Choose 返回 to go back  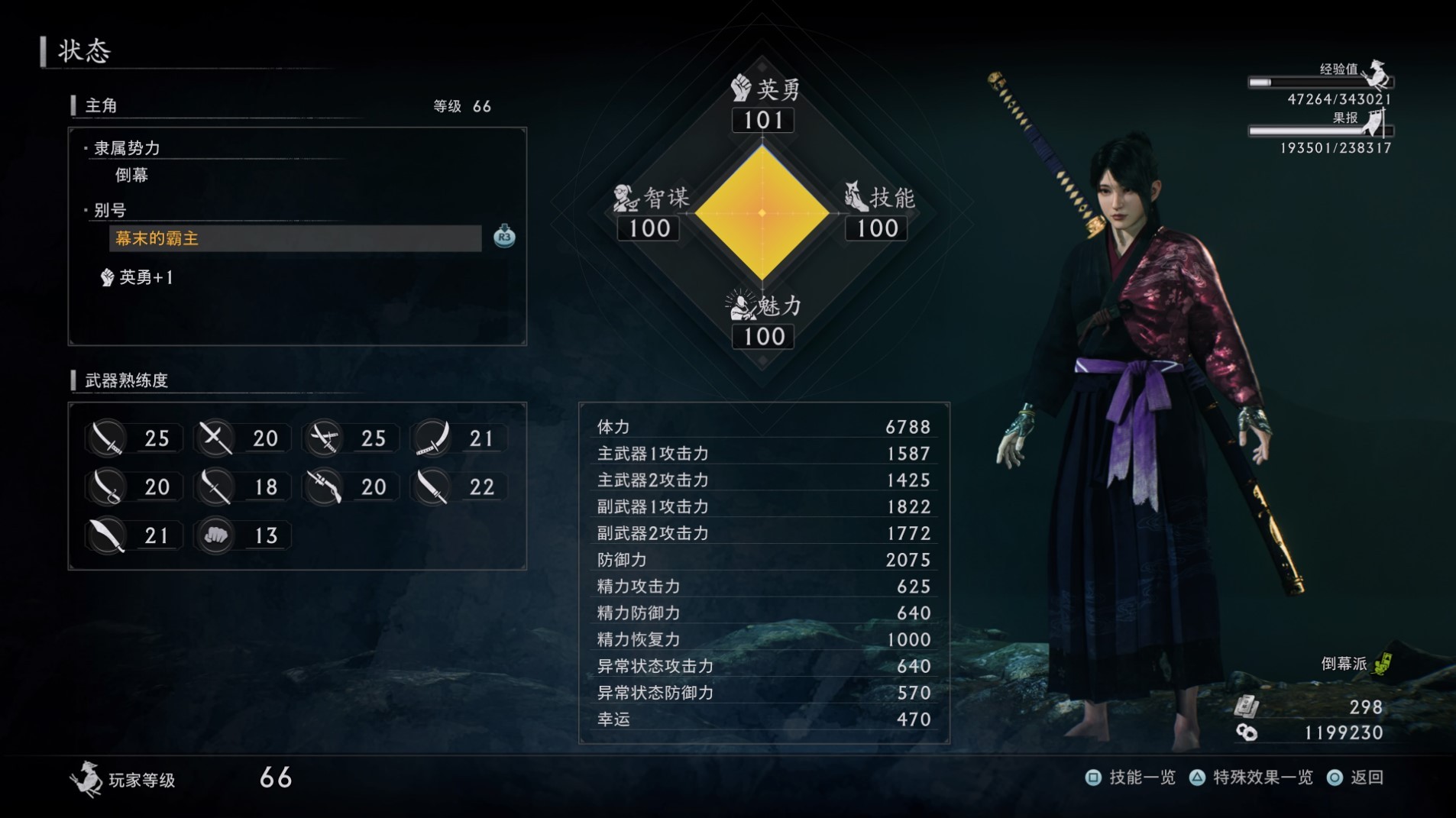click(1357, 778)
